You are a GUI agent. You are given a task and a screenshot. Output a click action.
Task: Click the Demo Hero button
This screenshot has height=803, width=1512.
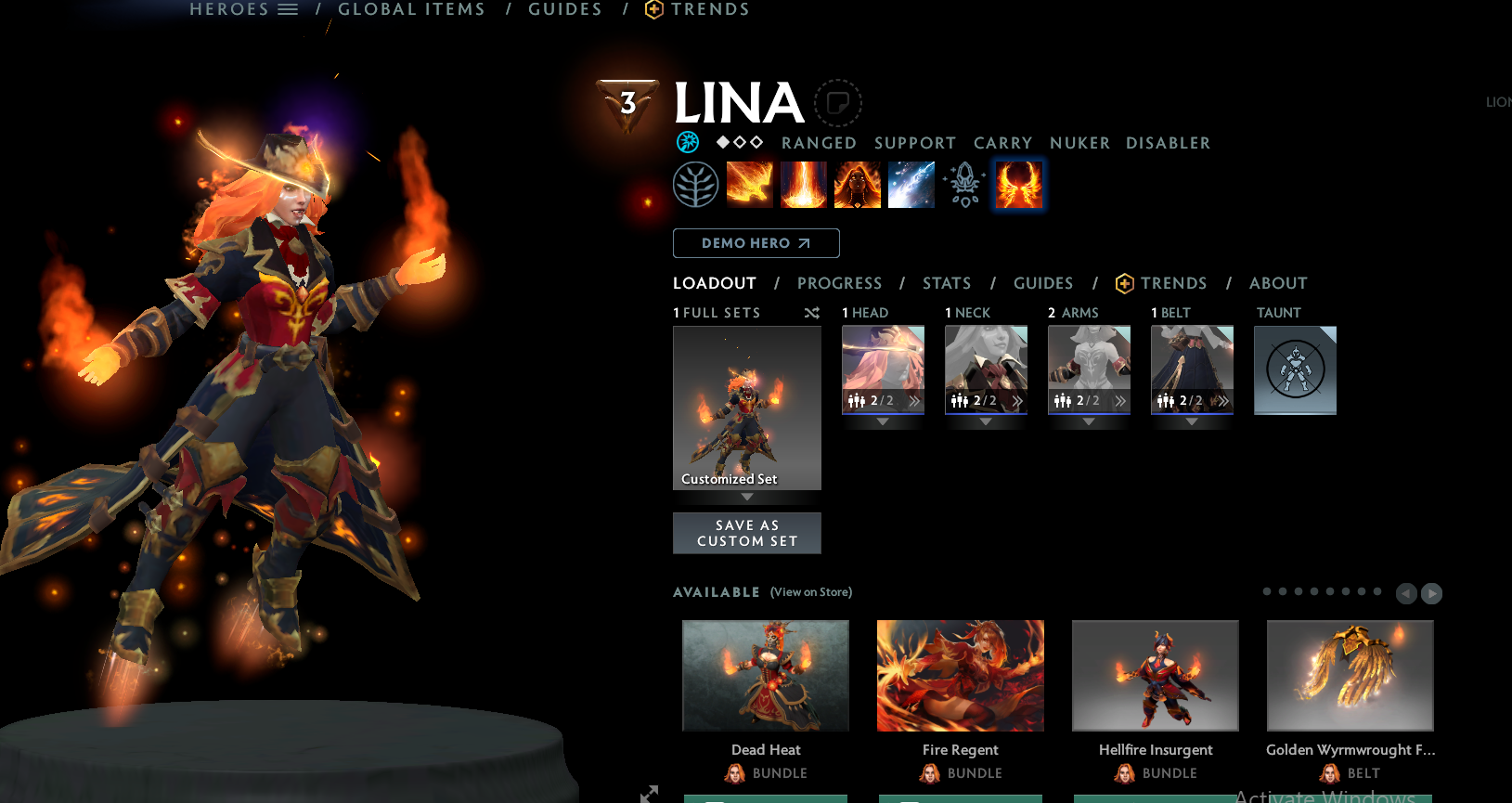tap(756, 243)
